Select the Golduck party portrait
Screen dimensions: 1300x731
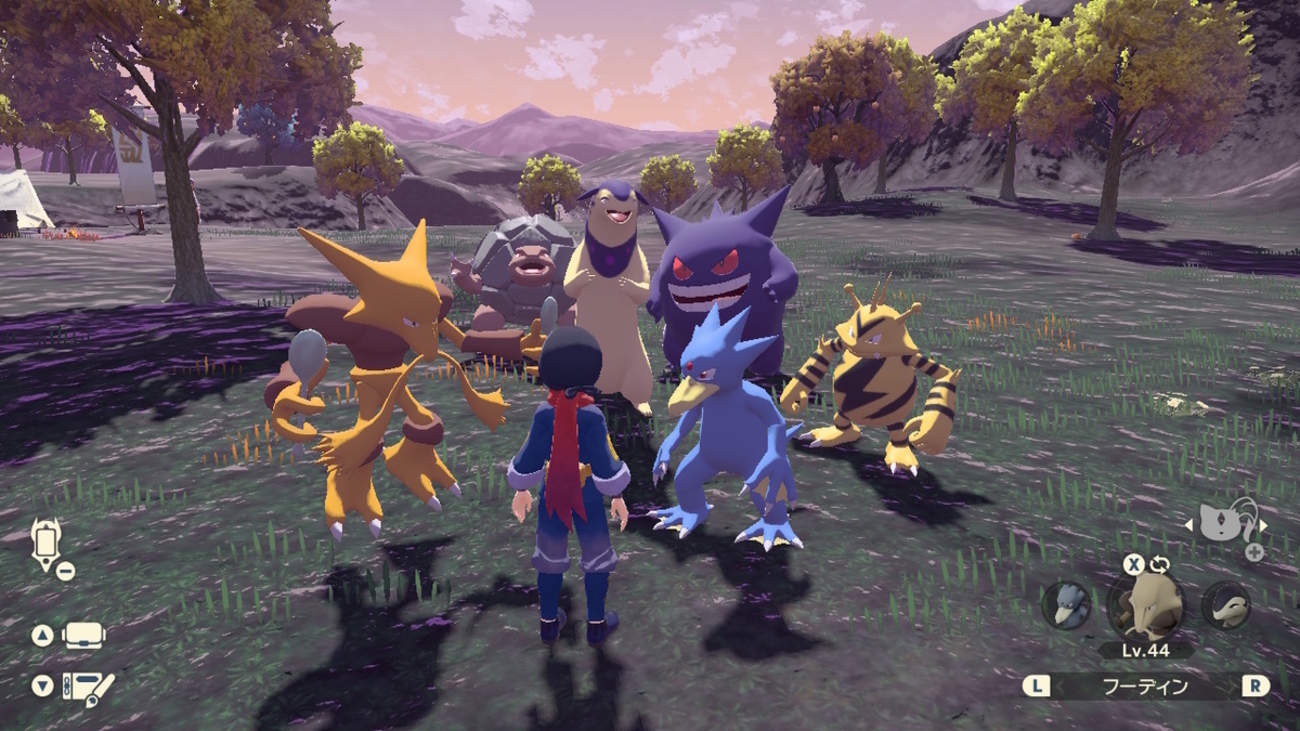(1066, 605)
